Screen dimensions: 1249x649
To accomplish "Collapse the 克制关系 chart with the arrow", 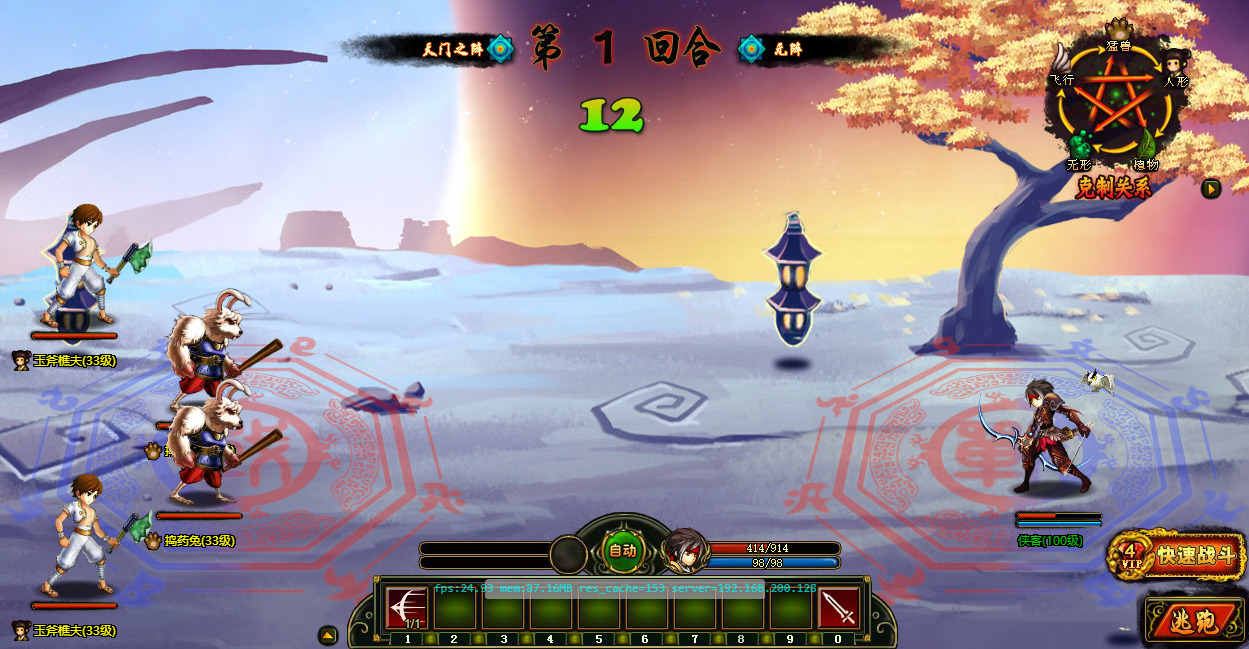I will point(1211,188).
